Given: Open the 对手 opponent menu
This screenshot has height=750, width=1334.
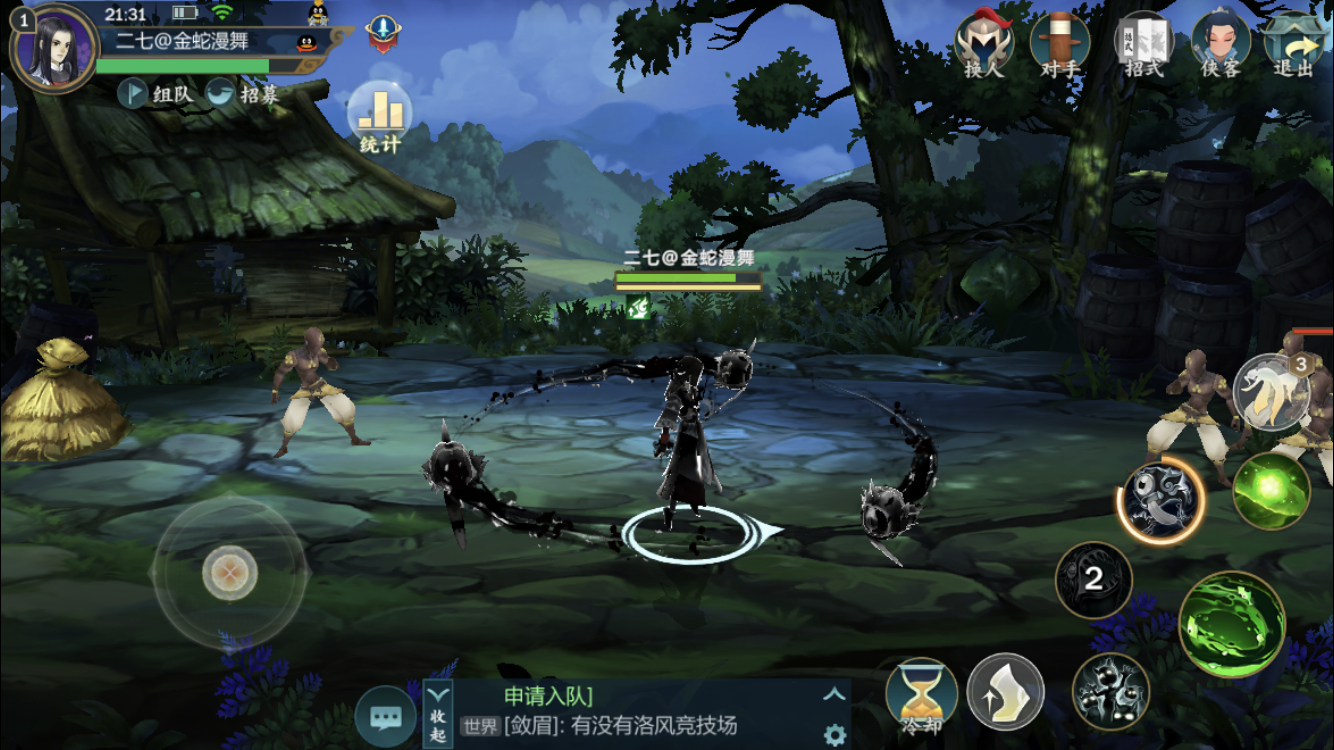Looking at the screenshot, I should [x=1060, y=45].
